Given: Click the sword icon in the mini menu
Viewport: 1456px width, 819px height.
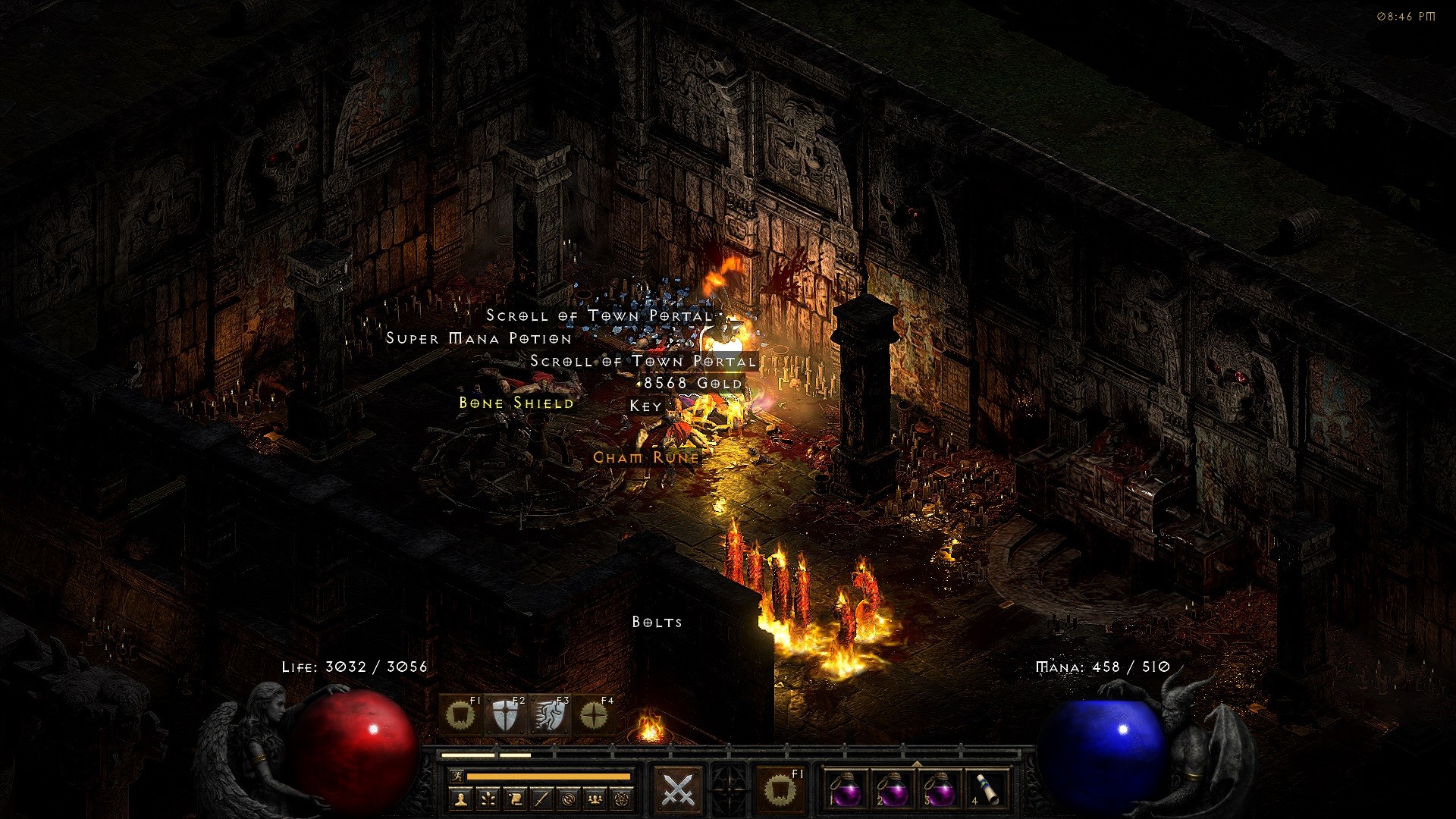Looking at the screenshot, I should 541,799.
